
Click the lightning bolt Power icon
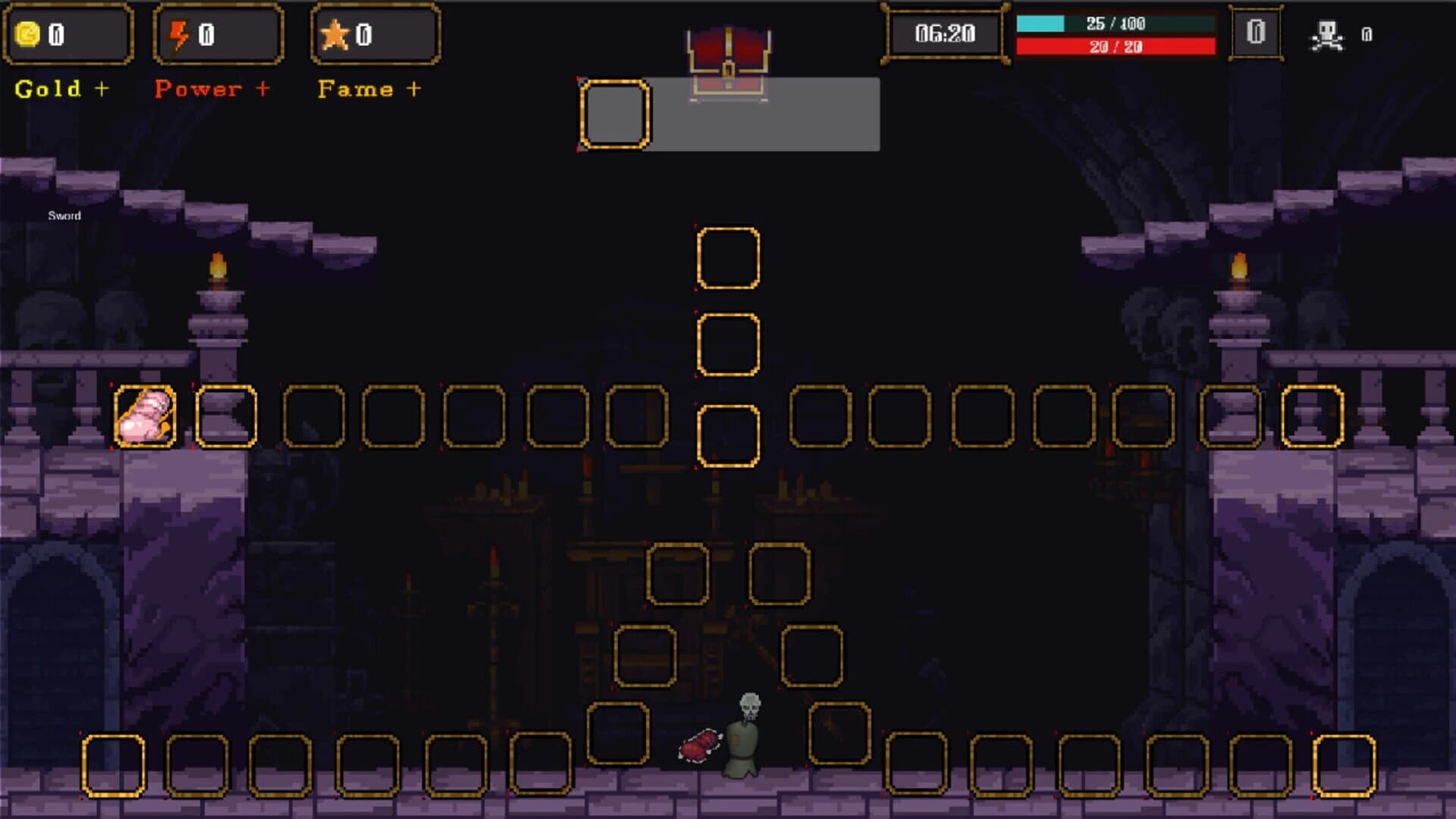click(180, 33)
